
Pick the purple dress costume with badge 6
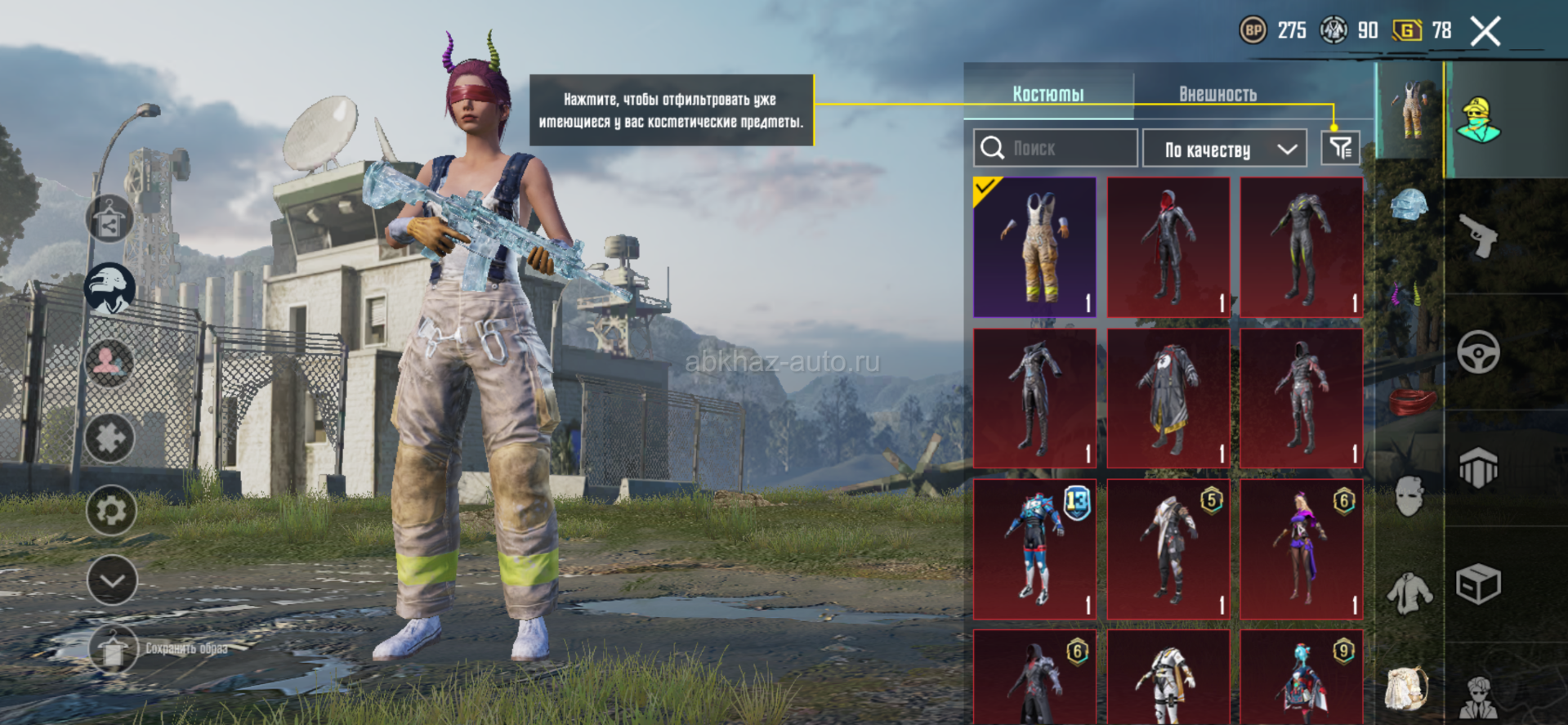click(x=1302, y=548)
